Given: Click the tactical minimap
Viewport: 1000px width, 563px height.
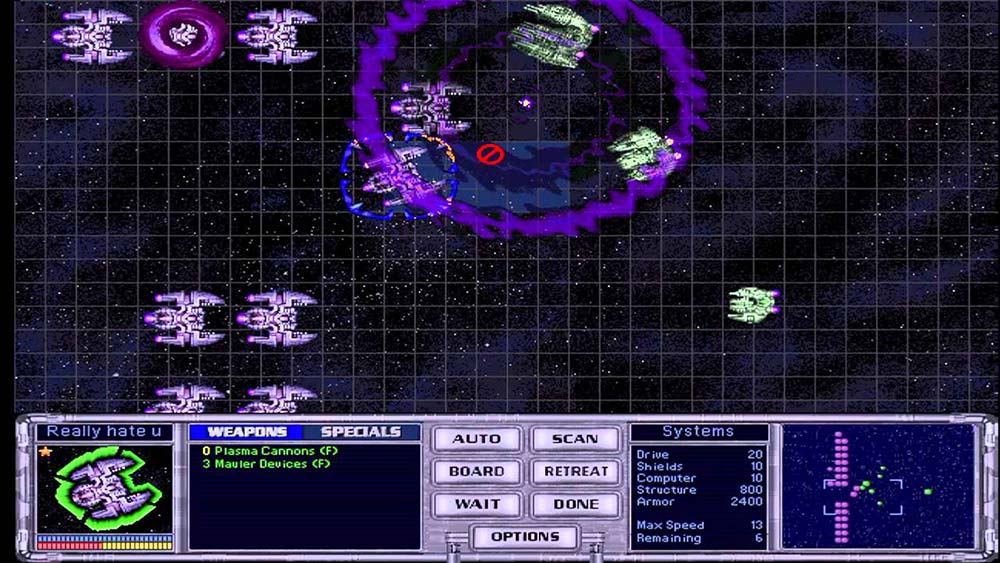Looking at the screenshot, I should point(877,486).
